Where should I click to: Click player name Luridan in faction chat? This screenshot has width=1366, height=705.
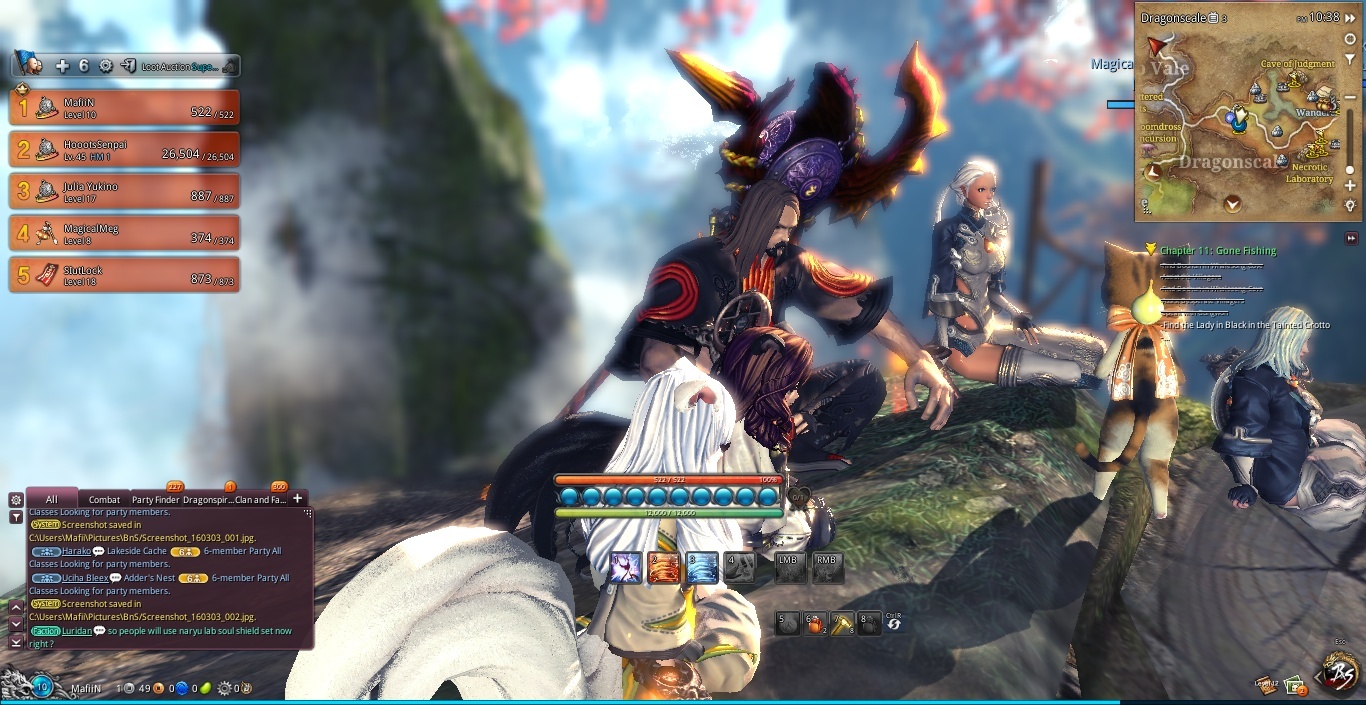(76, 631)
